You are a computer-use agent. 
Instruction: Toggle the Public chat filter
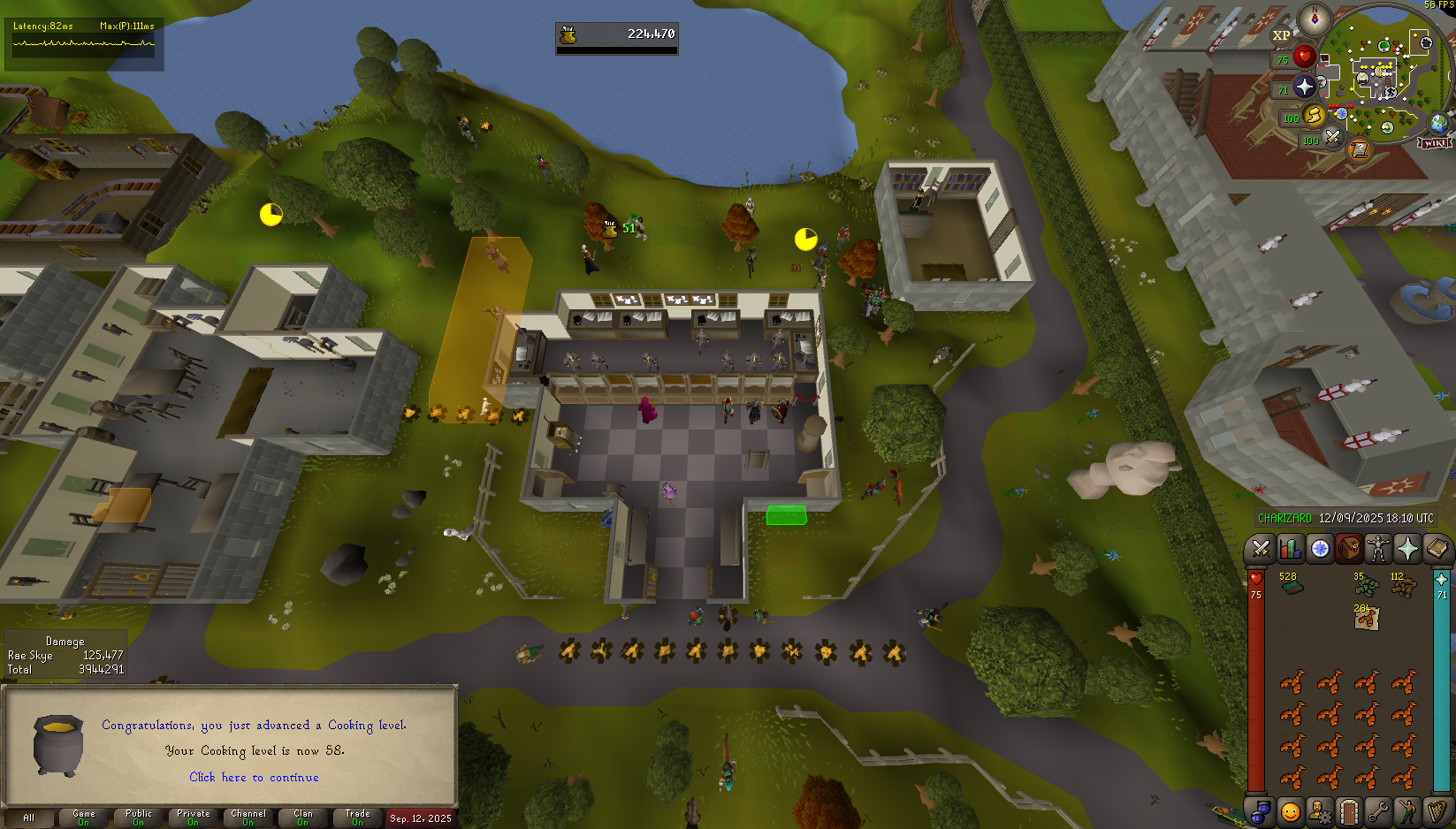(x=139, y=818)
